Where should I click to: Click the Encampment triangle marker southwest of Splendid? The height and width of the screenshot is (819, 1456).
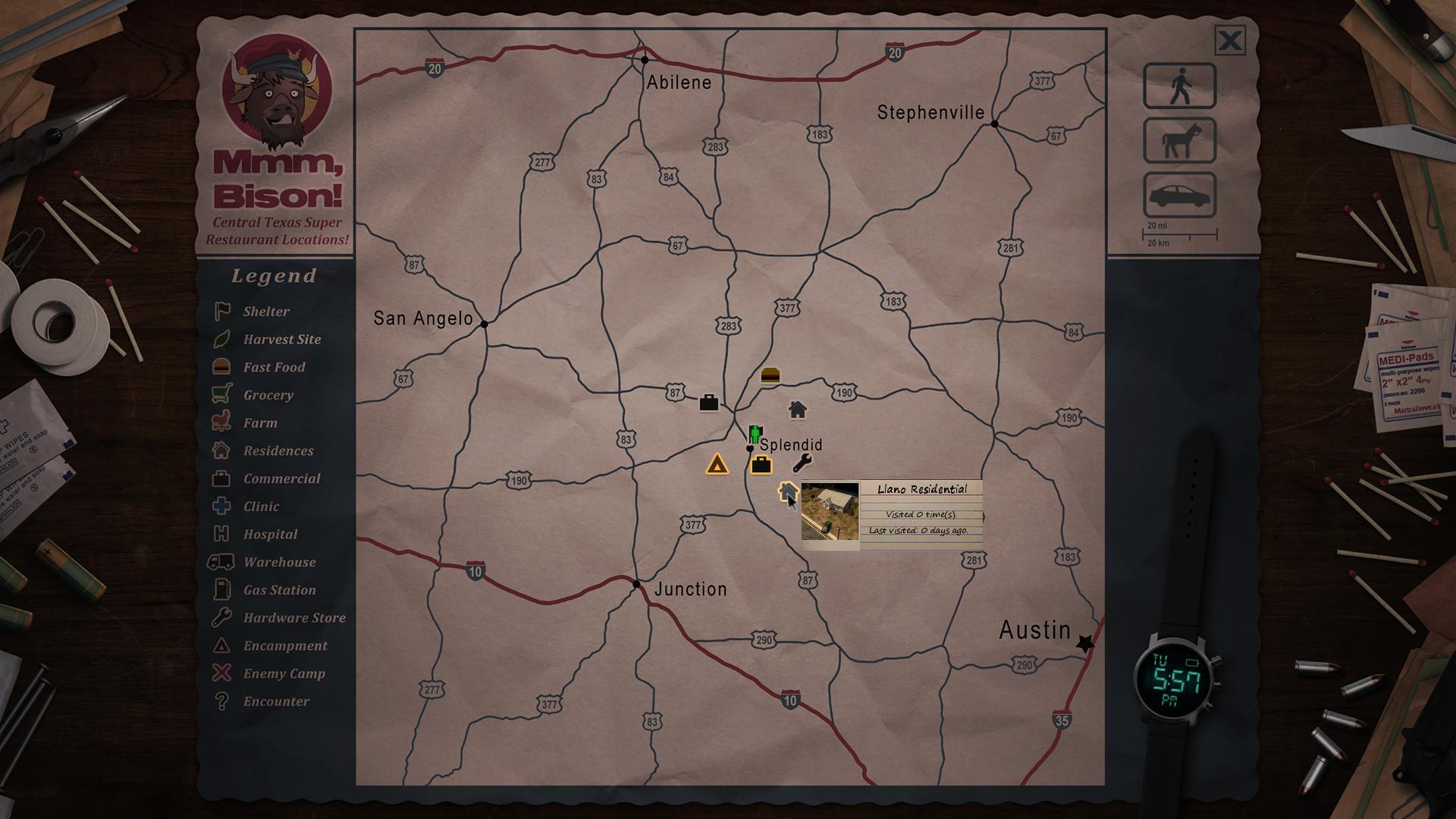717,463
